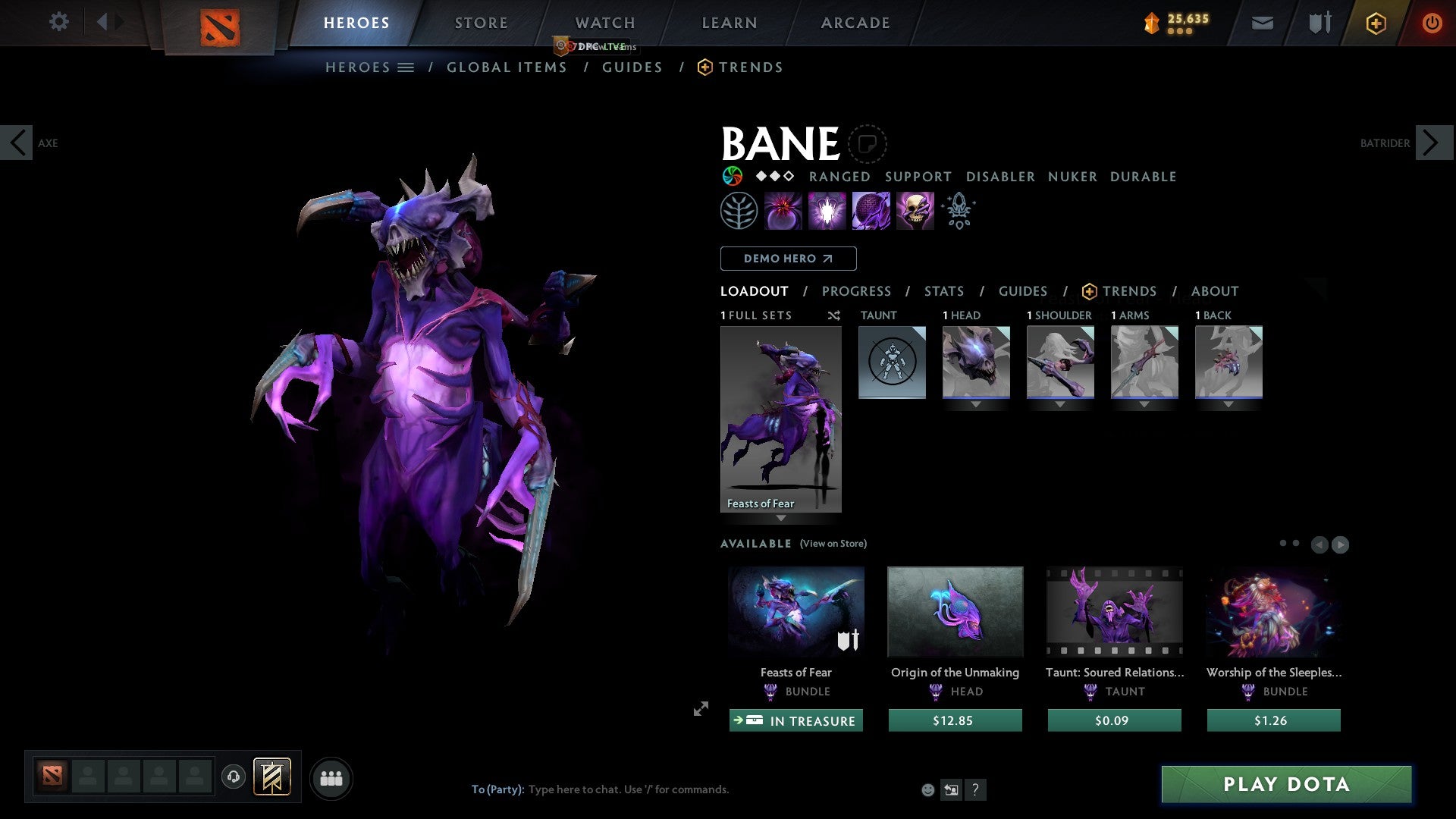The image size is (1456, 819).
Task: Open the settings gear
Action: (x=58, y=22)
